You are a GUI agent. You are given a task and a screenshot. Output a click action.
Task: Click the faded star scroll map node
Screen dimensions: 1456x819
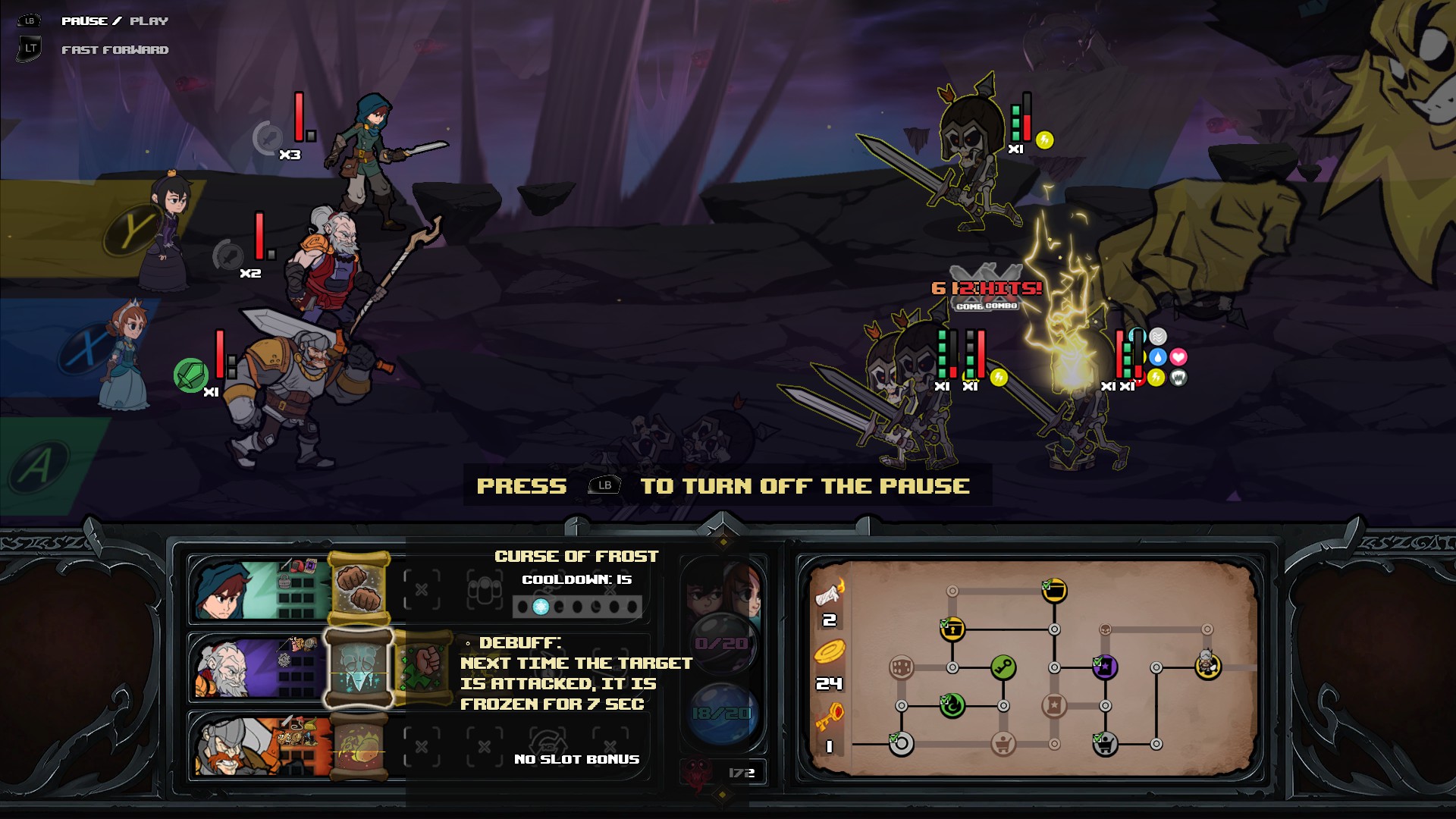(1054, 705)
